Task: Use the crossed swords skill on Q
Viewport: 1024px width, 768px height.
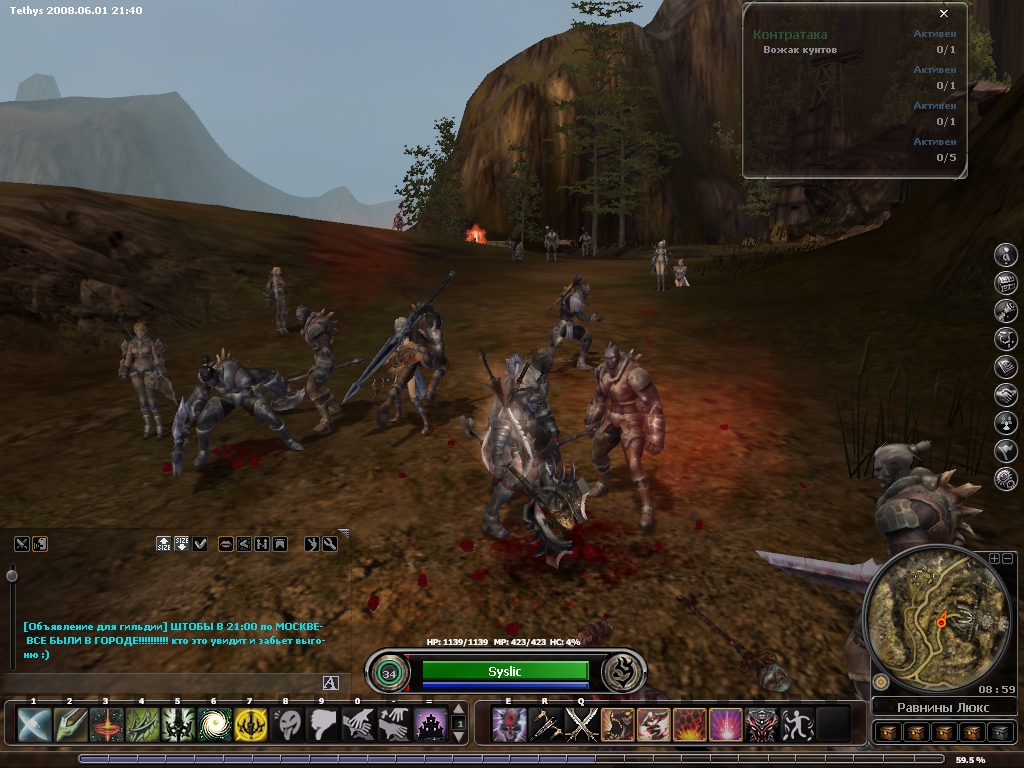Action: [x=581, y=724]
